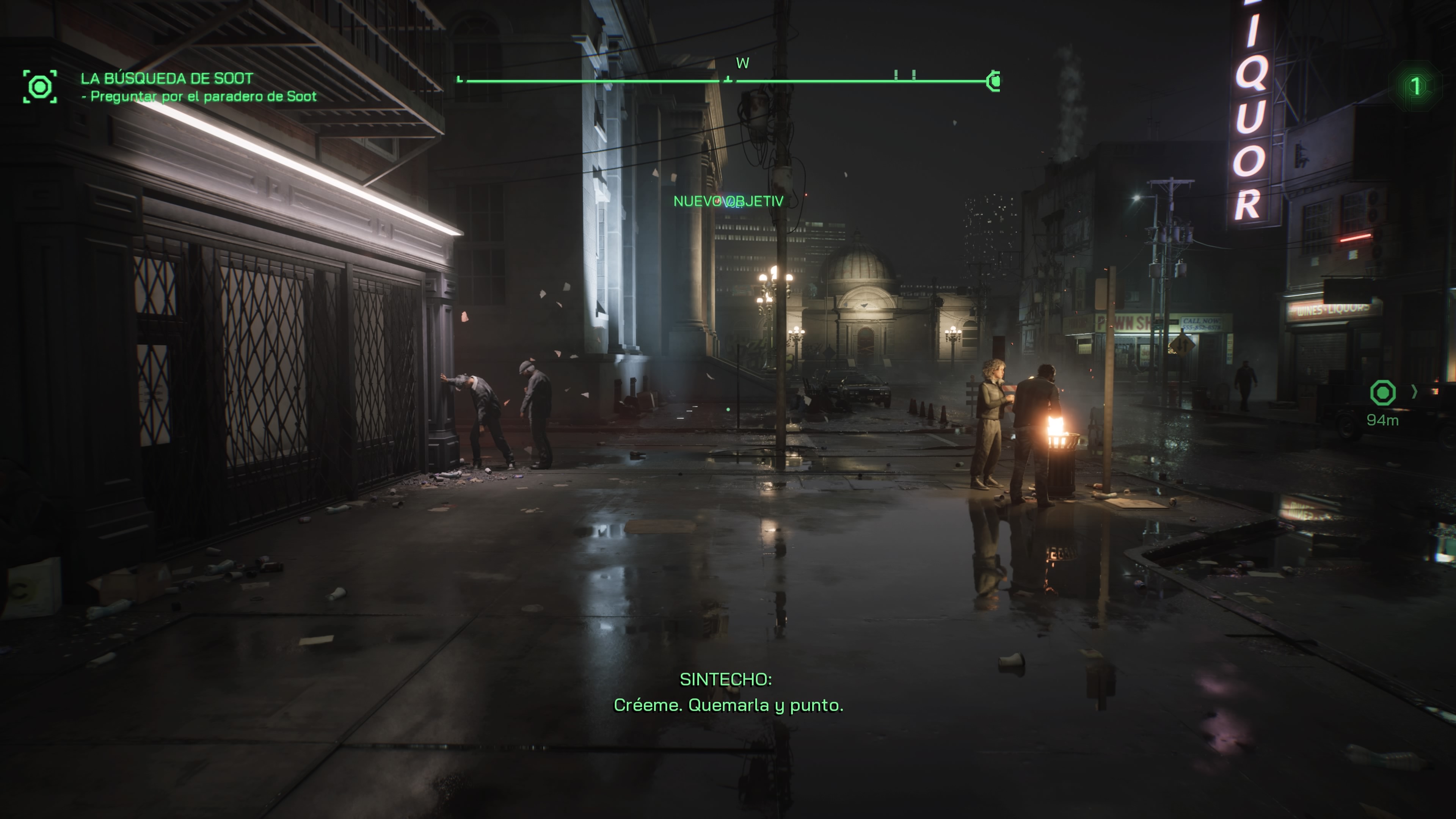This screenshot has width=1456, height=819.
Task: Select the objective marker at the compass end
Action: (994, 82)
